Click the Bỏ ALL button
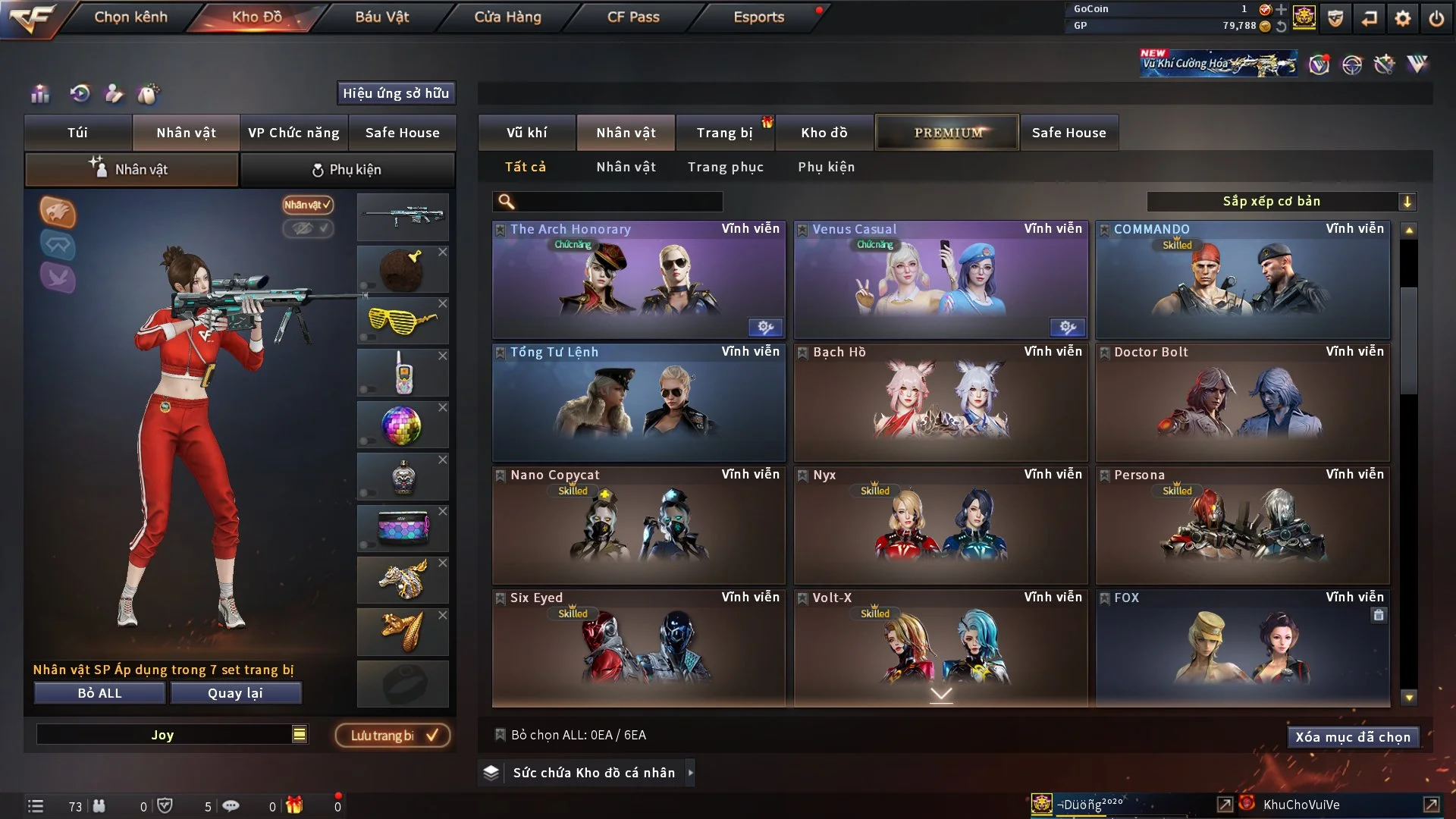Viewport: 1456px width, 819px height. pyautogui.click(x=99, y=692)
